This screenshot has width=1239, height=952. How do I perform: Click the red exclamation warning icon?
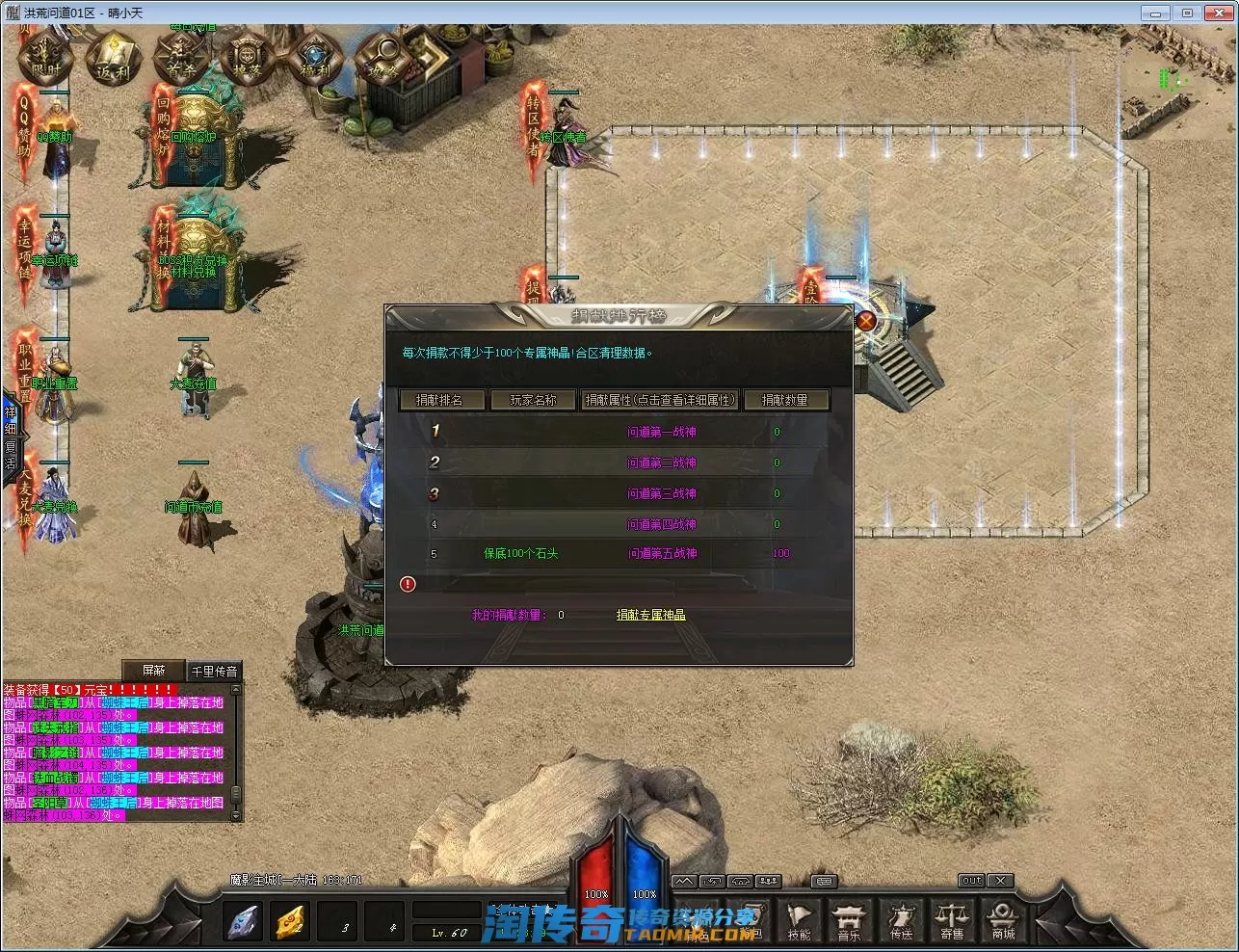click(x=408, y=584)
